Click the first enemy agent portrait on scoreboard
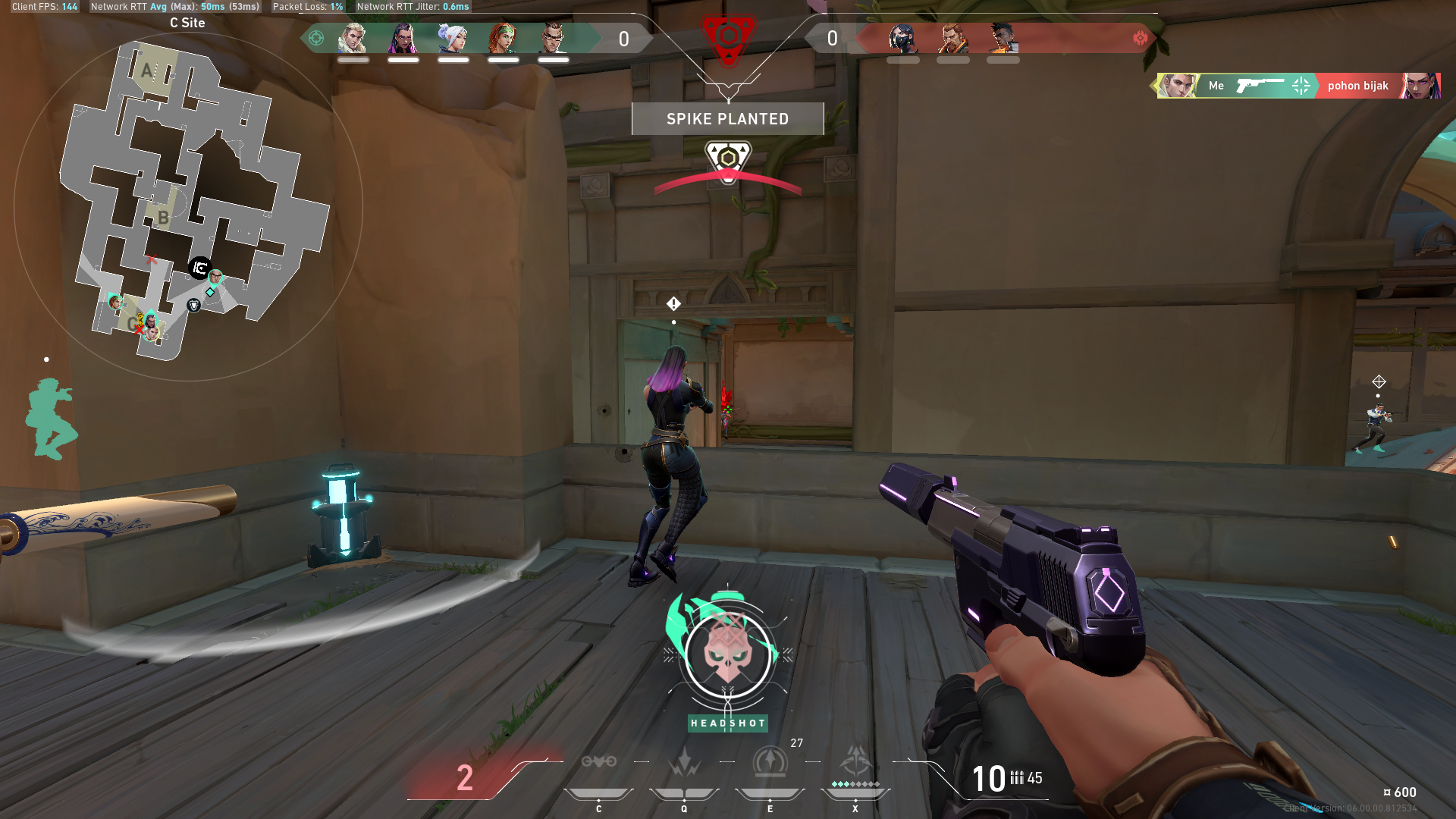Viewport: 1456px width, 819px height. tap(902, 38)
